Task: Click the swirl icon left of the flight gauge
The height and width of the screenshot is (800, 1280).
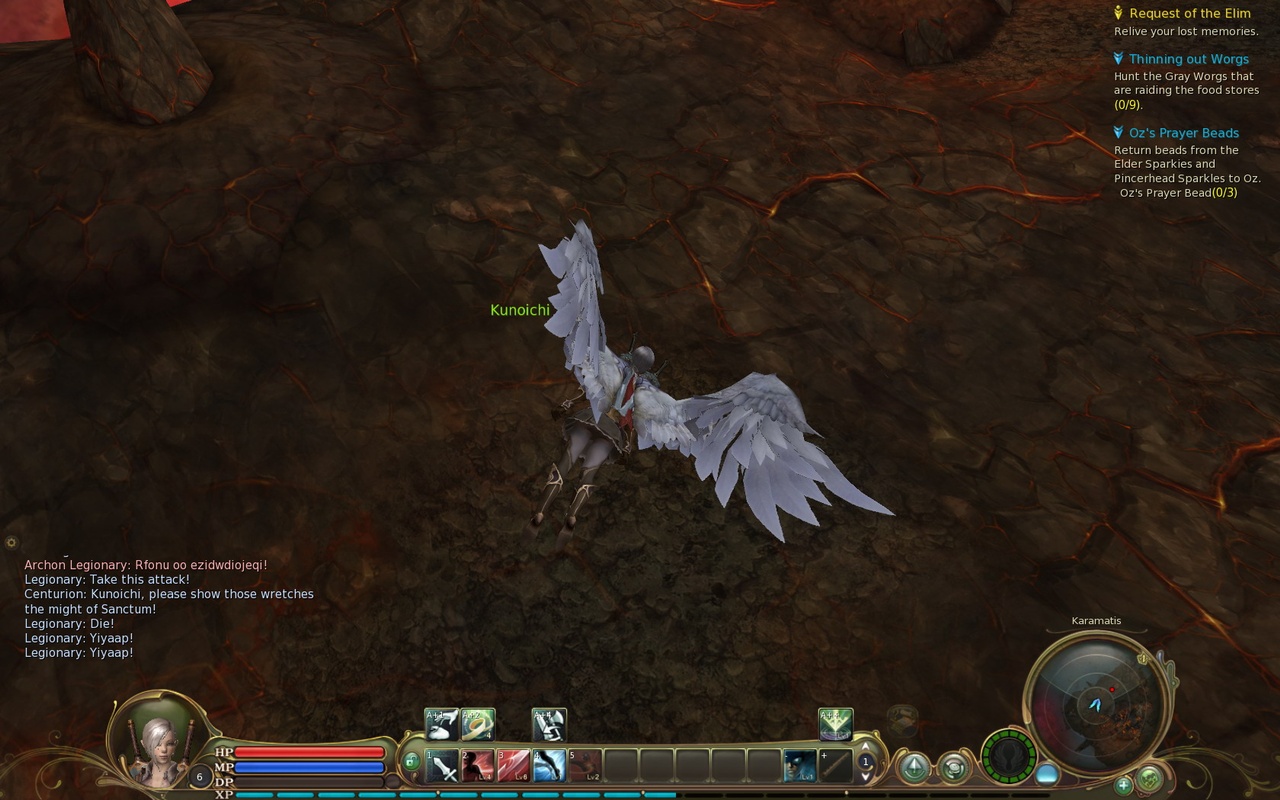Action: coord(955,769)
